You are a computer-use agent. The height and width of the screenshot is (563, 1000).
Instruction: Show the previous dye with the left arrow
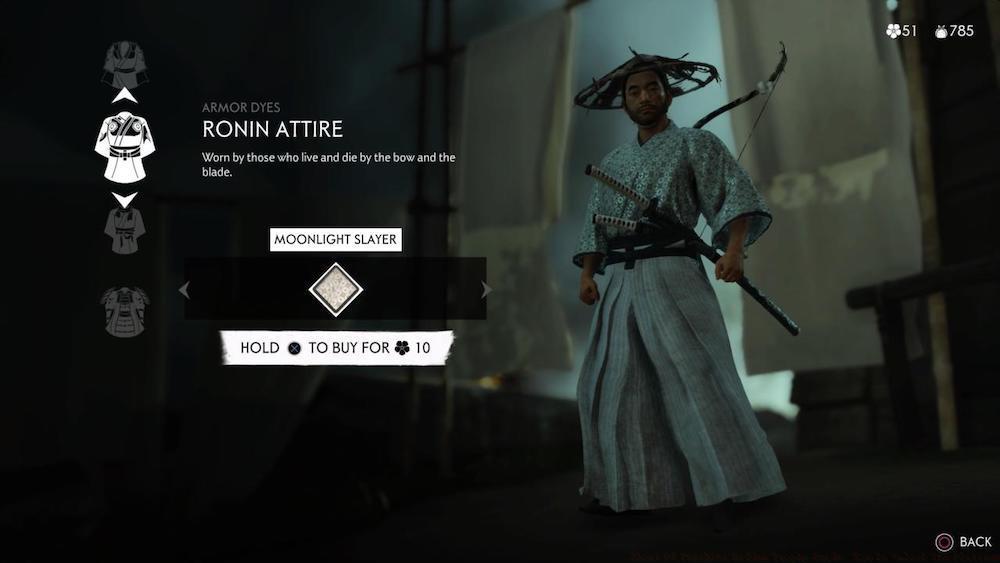tap(183, 290)
